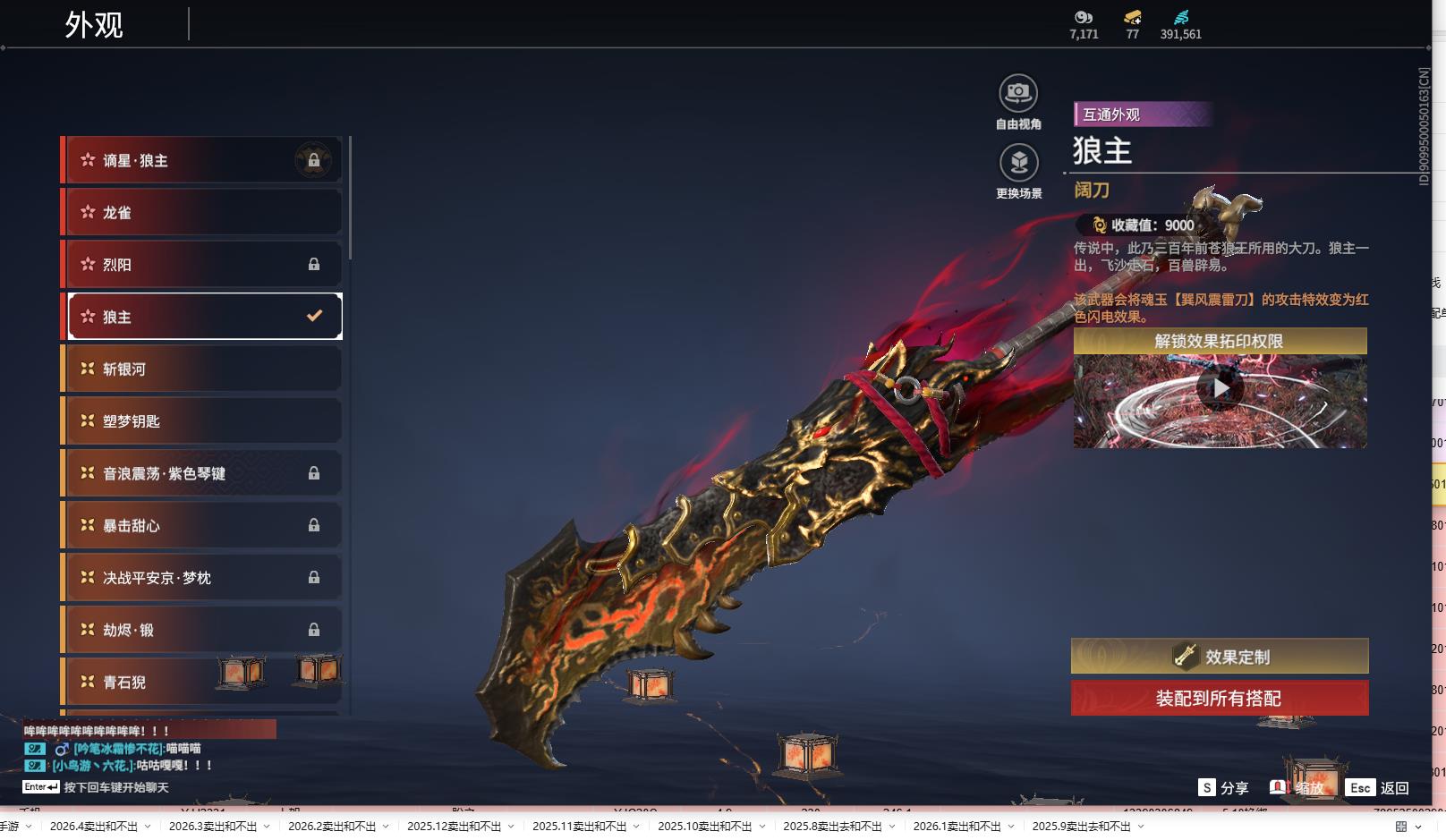This screenshot has height=840, width=1446.
Task: Open the 更换场景 scene changer
Action: click(x=1018, y=164)
